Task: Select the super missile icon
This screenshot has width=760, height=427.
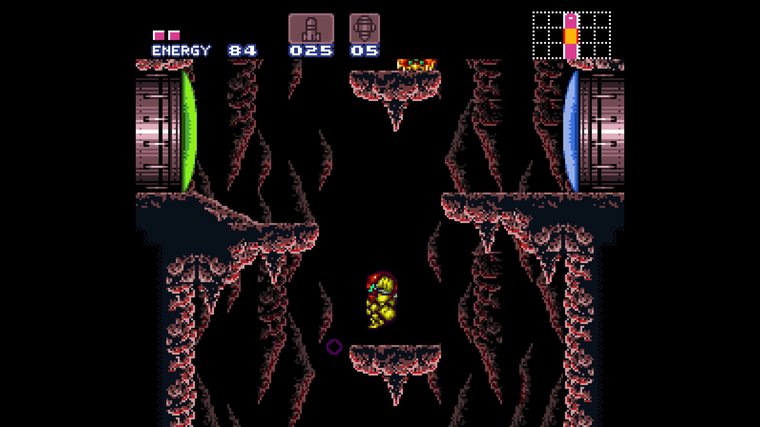Action: coord(364,28)
